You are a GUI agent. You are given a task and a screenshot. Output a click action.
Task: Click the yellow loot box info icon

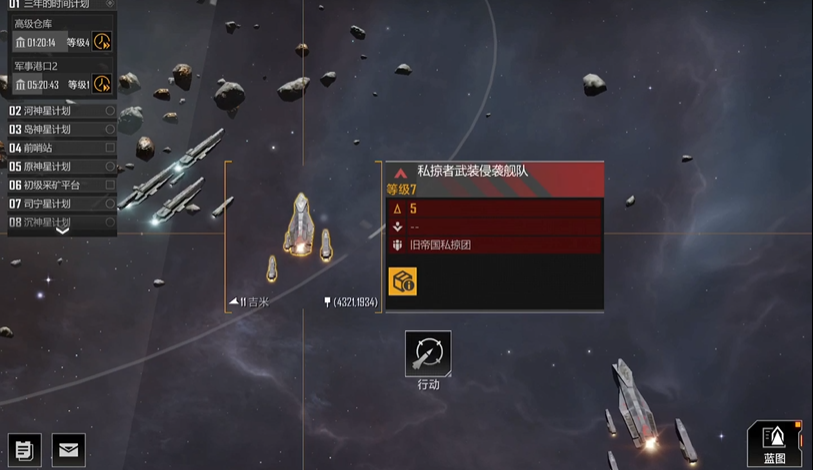coord(402,281)
